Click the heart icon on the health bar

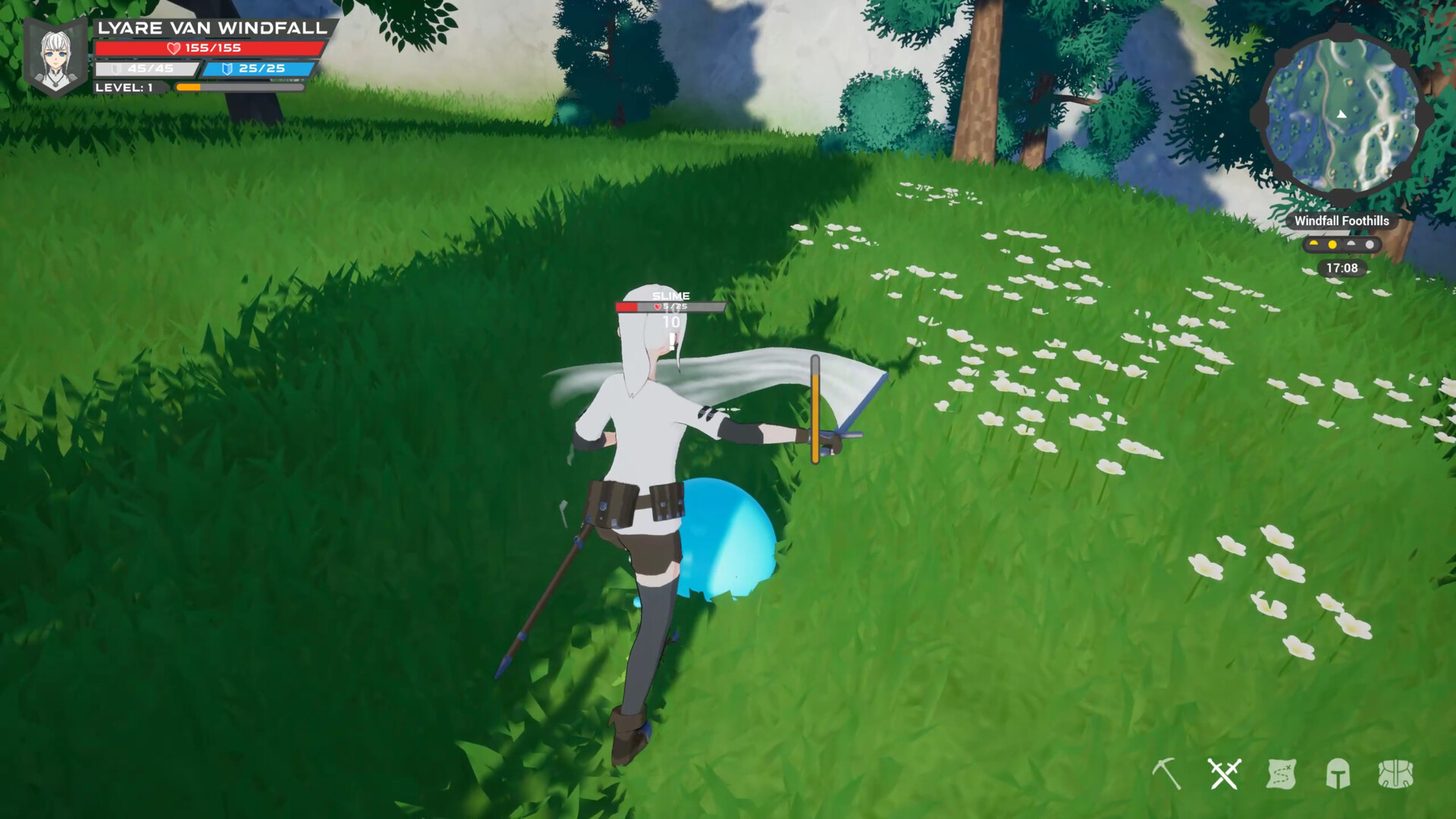[x=173, y=49]
